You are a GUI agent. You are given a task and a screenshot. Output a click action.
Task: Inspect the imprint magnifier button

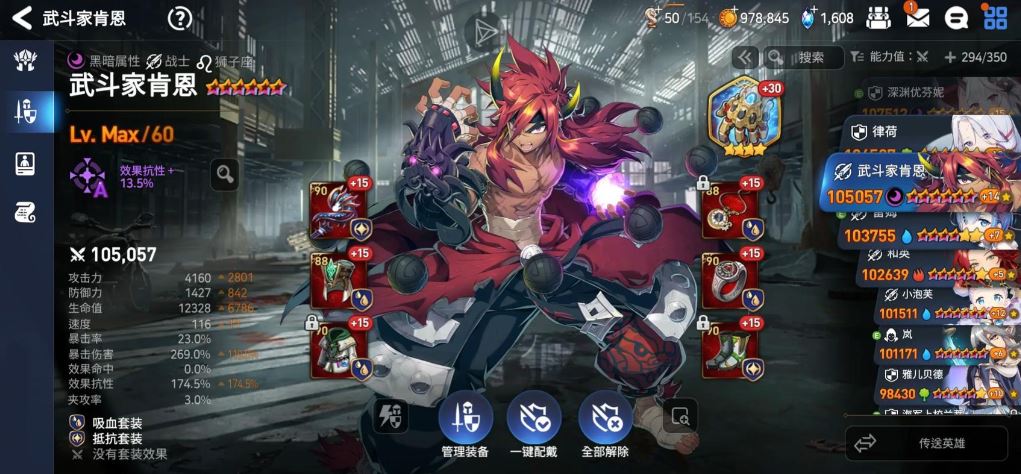tap(225, 175)
